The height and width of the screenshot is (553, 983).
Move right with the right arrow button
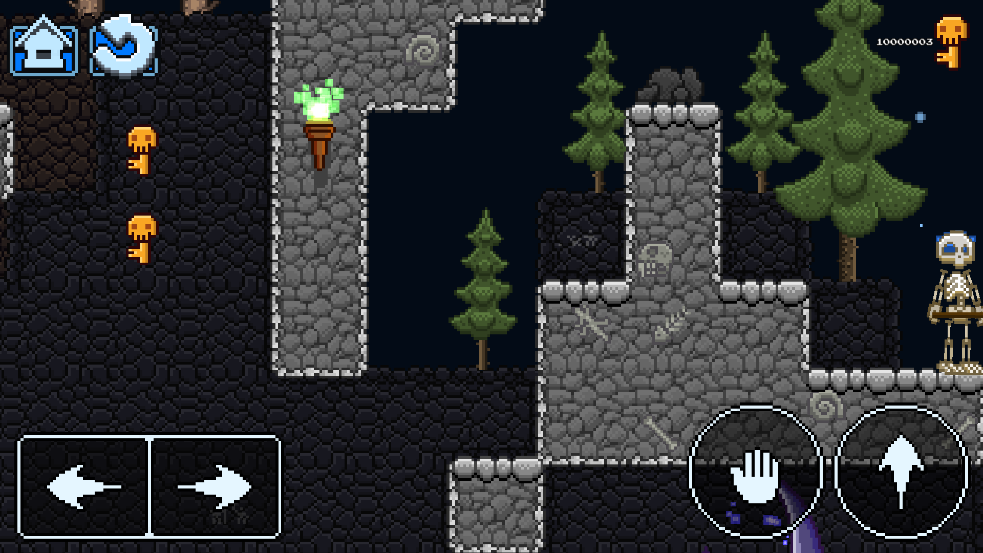coord(214,487)
